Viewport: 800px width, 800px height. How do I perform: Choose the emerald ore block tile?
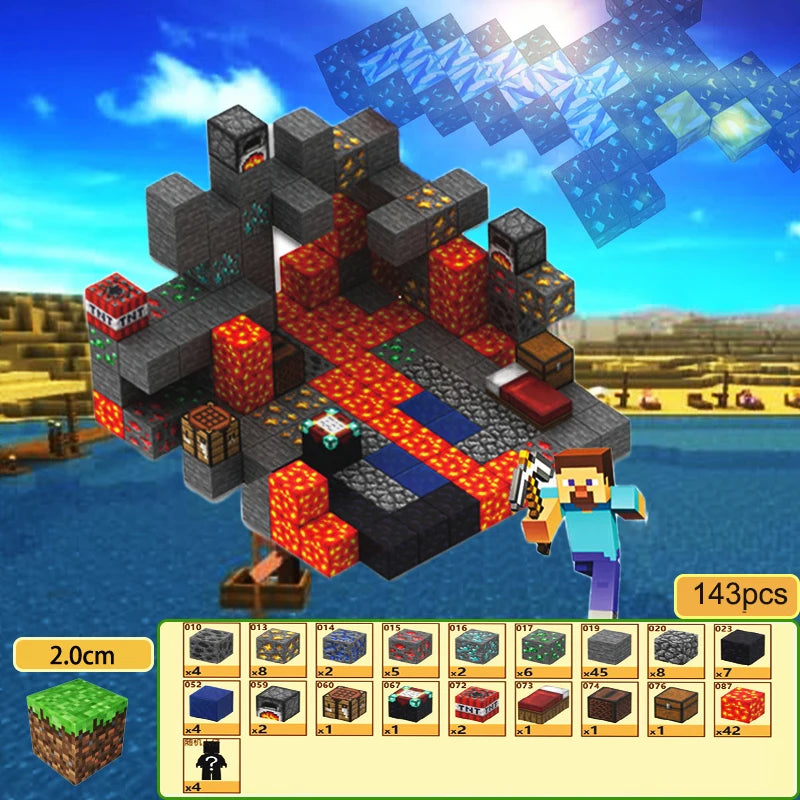pos(543,648)
